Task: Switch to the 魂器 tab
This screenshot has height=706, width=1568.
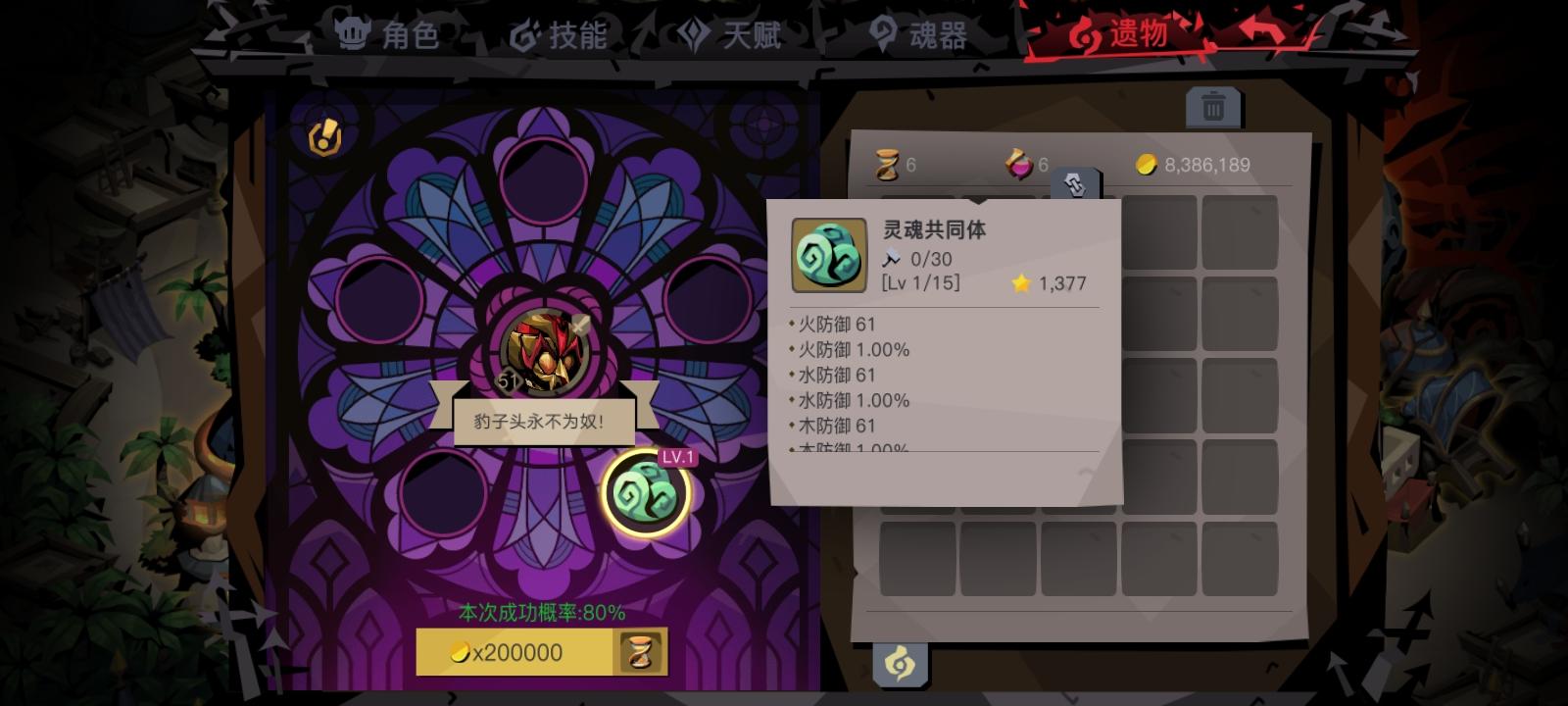Action: tap(919, 35)
